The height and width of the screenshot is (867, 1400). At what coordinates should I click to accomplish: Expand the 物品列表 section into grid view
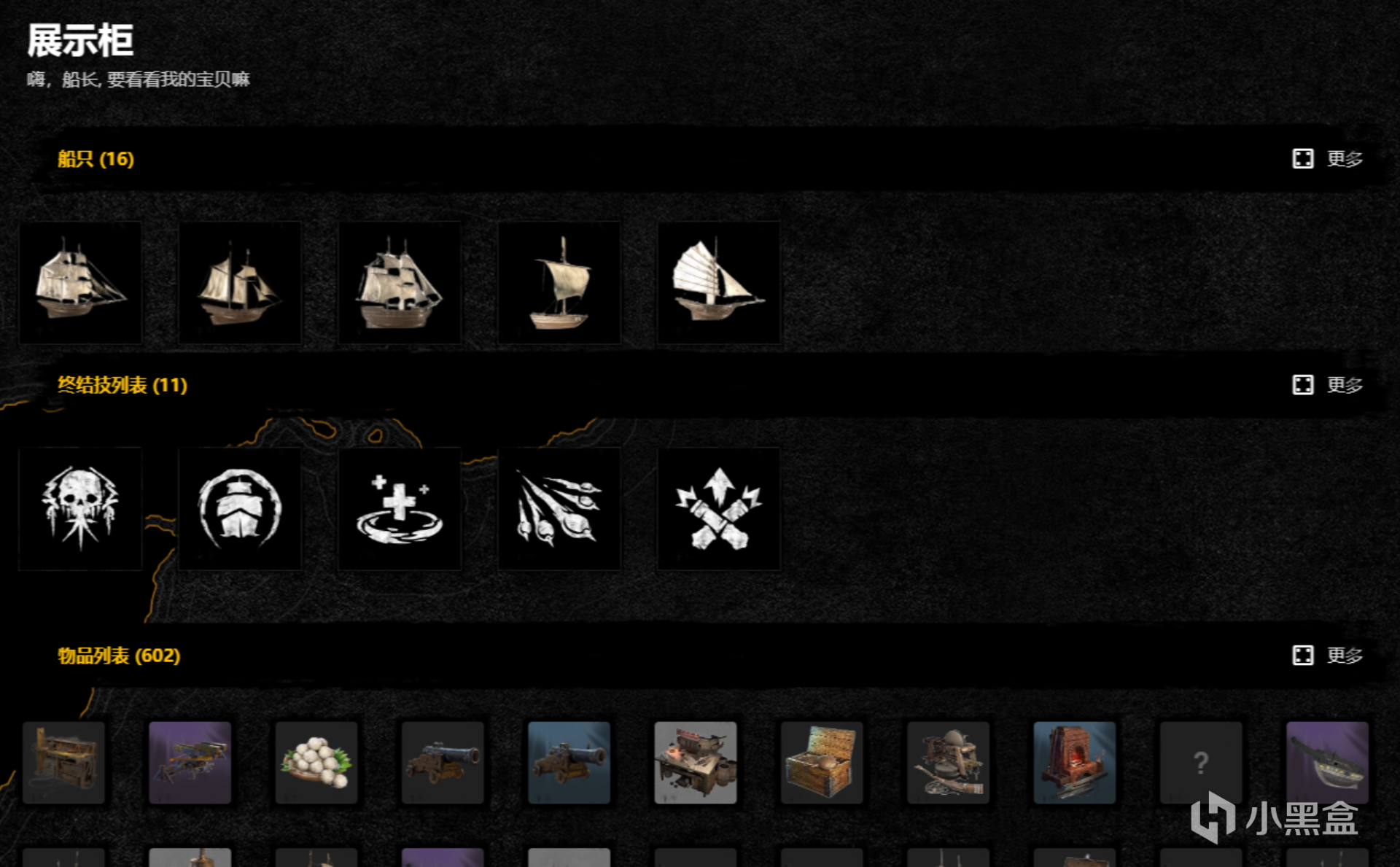[x=1304, y=656]
